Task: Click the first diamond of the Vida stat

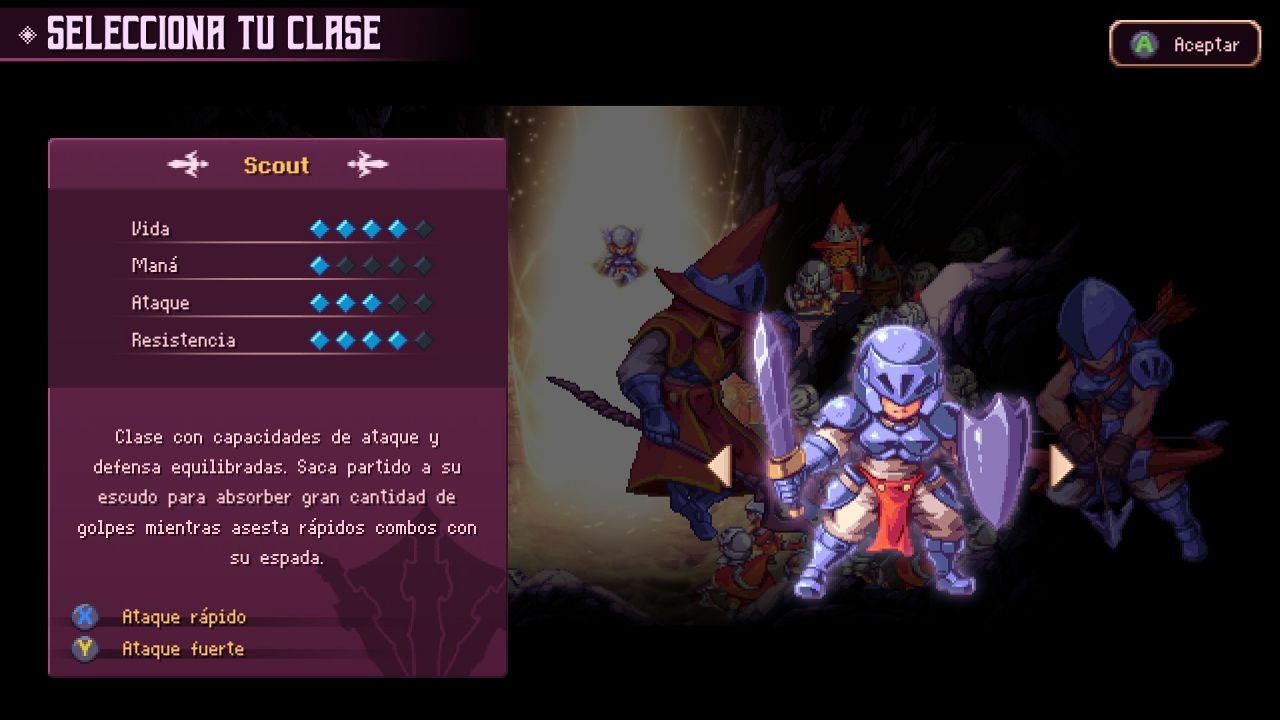Action: [318, 228]
